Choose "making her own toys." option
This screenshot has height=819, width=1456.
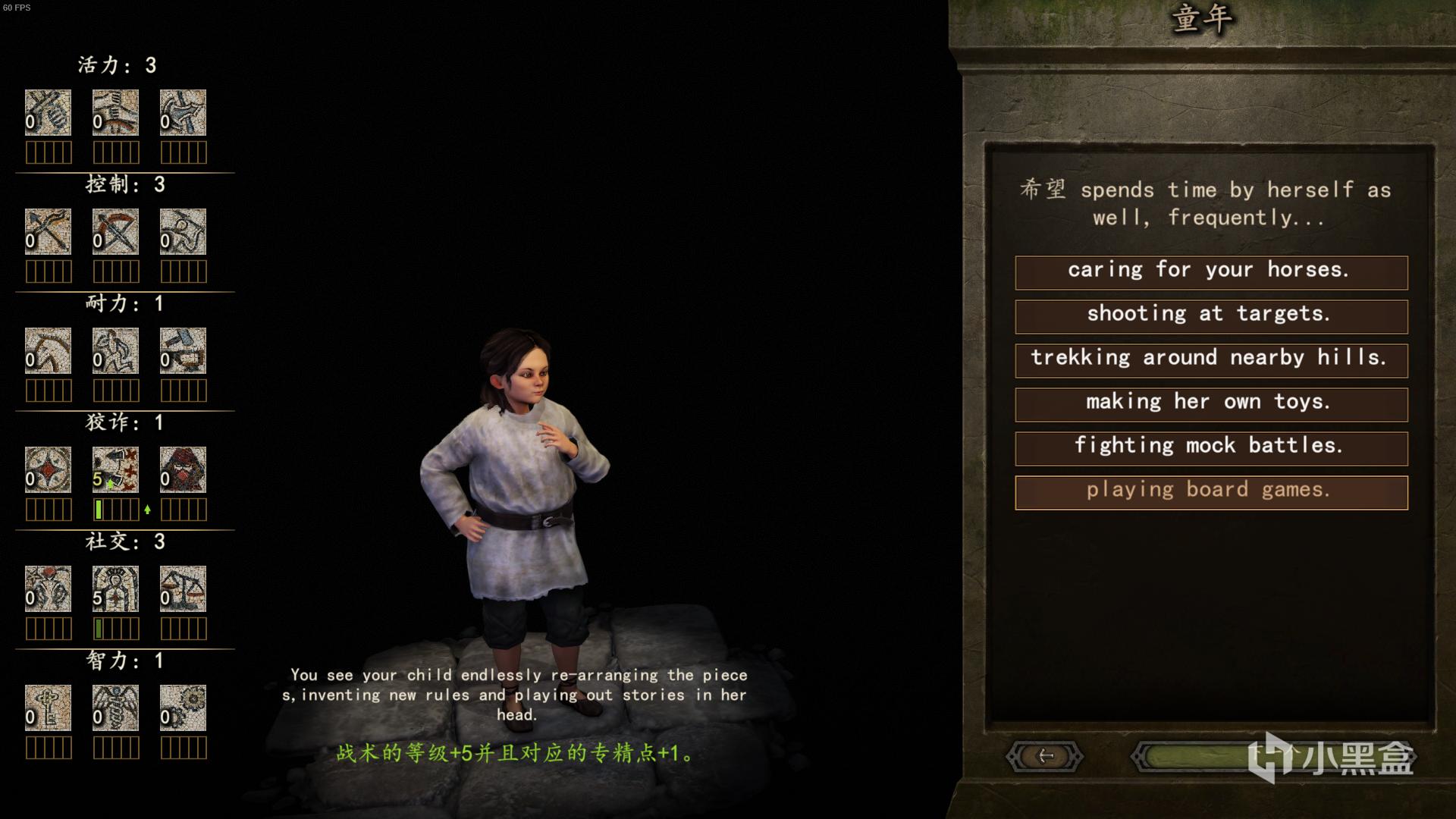click(1211, 404)
